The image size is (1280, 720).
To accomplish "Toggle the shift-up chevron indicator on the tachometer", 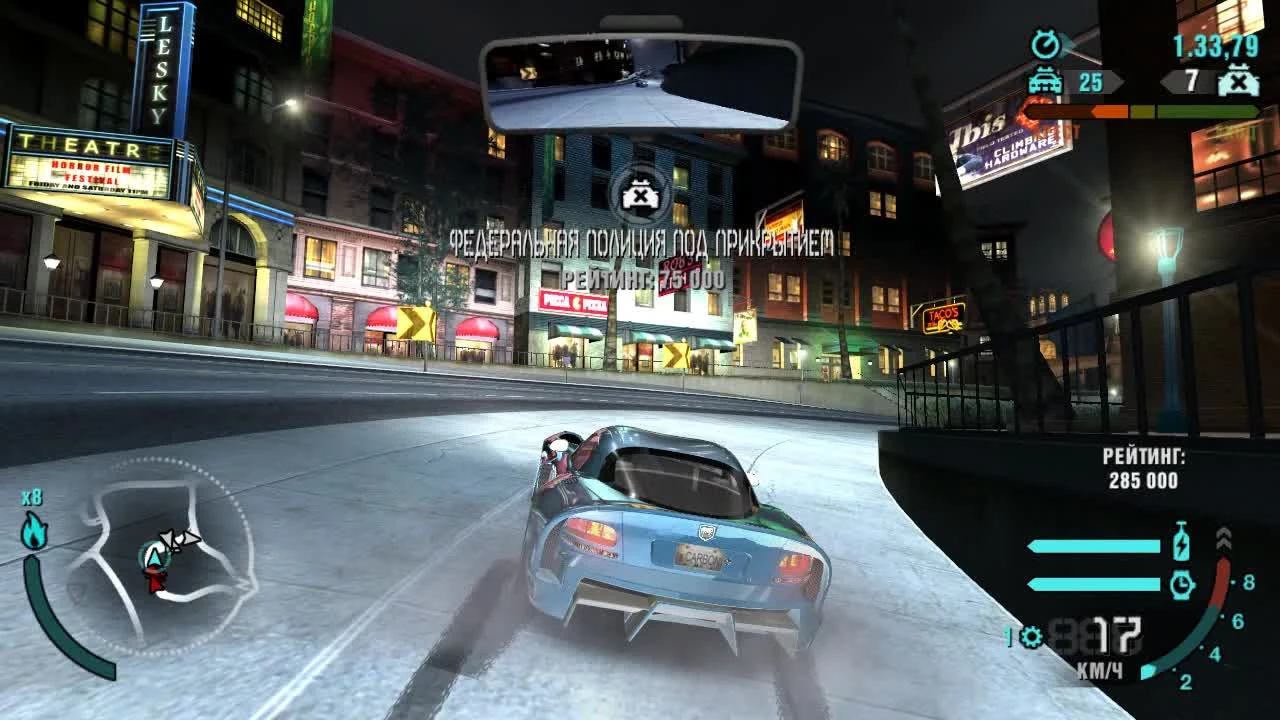I will pyautogui.click(x=1224, y=540).
